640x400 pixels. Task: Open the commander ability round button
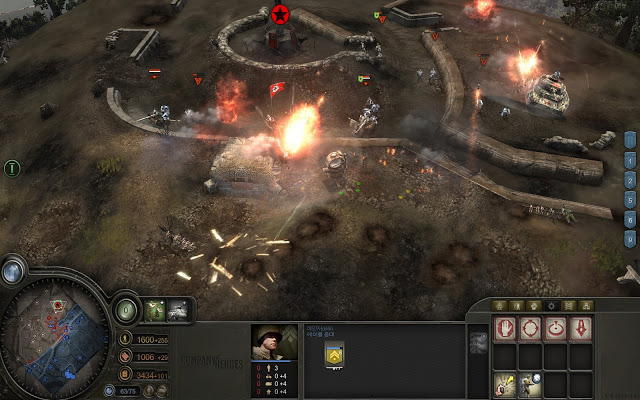pos(126,310)
